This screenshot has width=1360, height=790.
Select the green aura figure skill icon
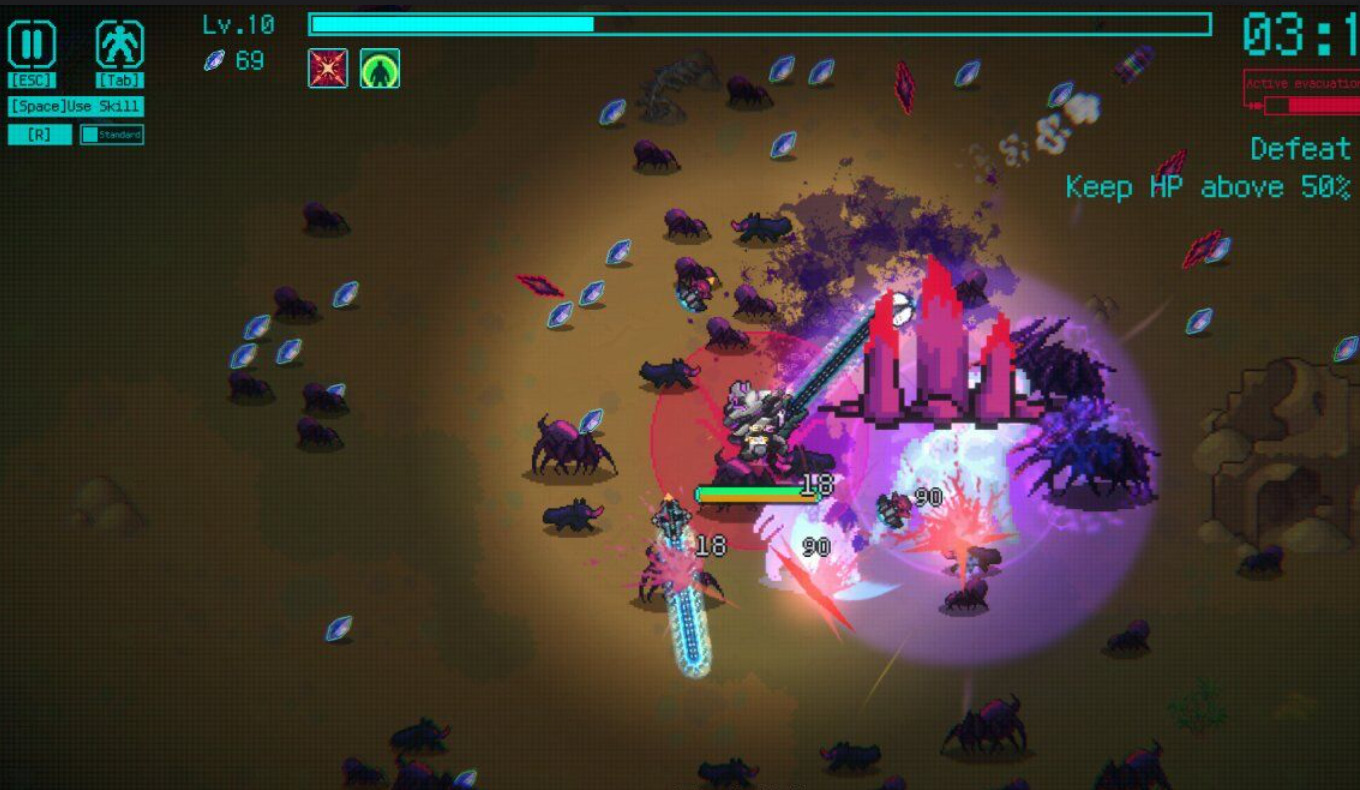coord(380,68)
